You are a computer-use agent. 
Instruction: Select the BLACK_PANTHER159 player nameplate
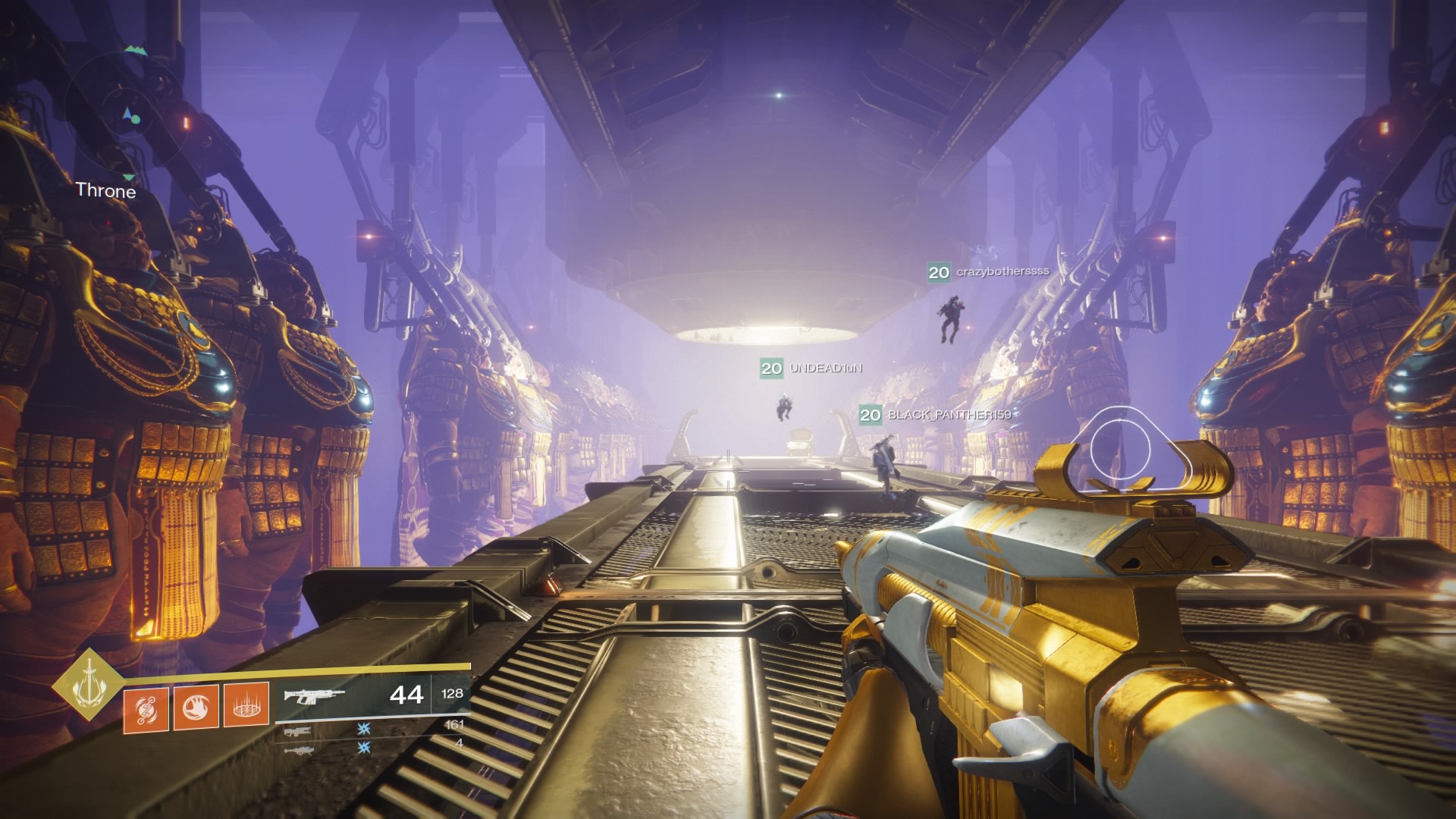tap(935, 415)
